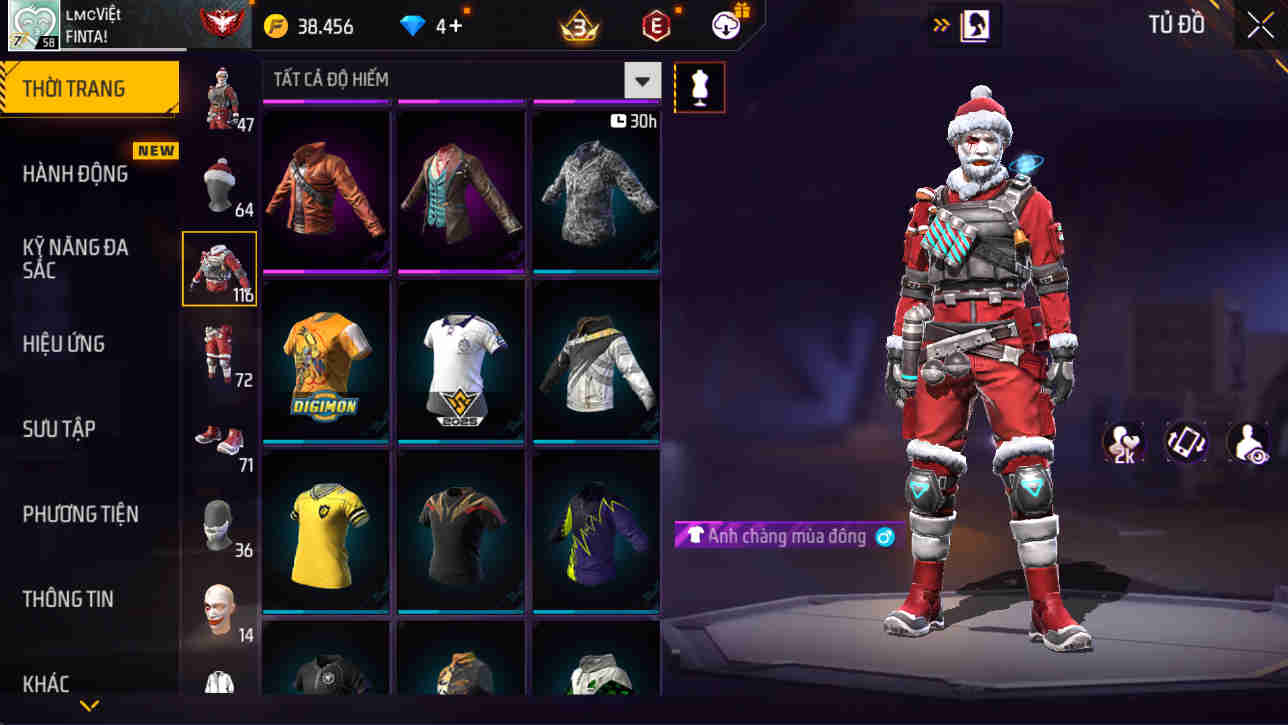Expand the sidebar with the double chevron
1288x725 pixels.
938,25
